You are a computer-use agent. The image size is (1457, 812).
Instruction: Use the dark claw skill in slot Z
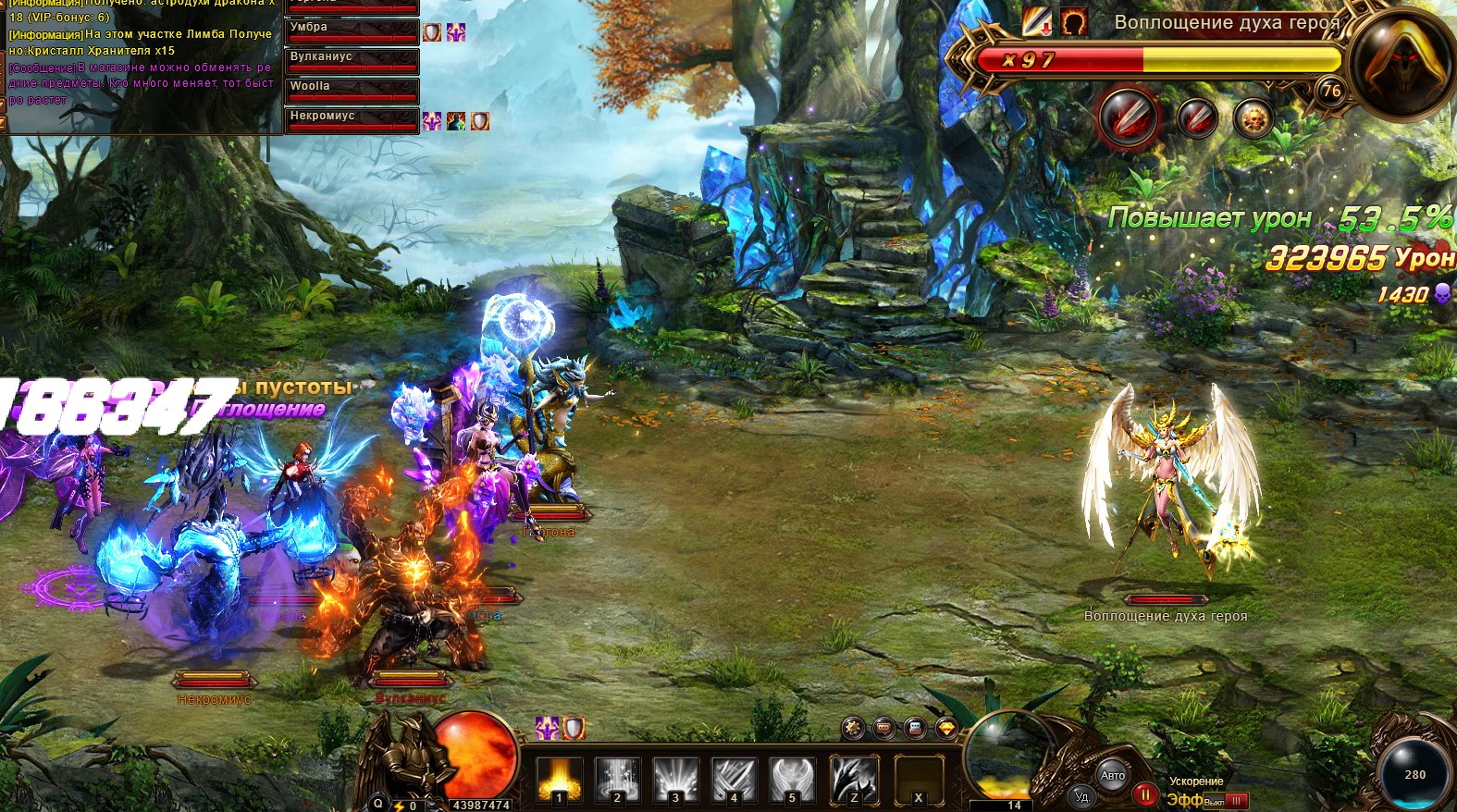click(854, 780)
